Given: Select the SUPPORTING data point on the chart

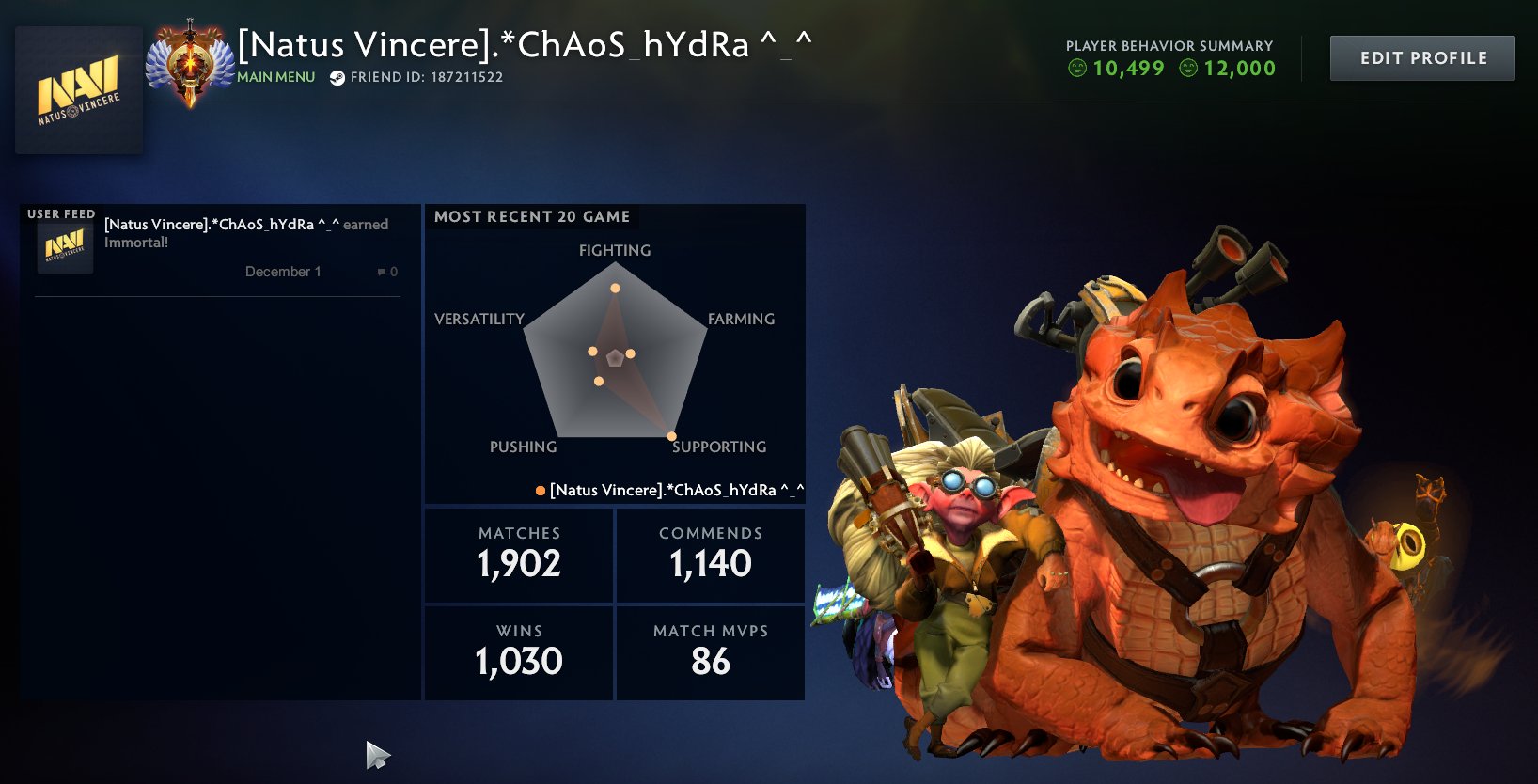Looking at the screenshot, I should pyautogui.click(x=670, y=435).
